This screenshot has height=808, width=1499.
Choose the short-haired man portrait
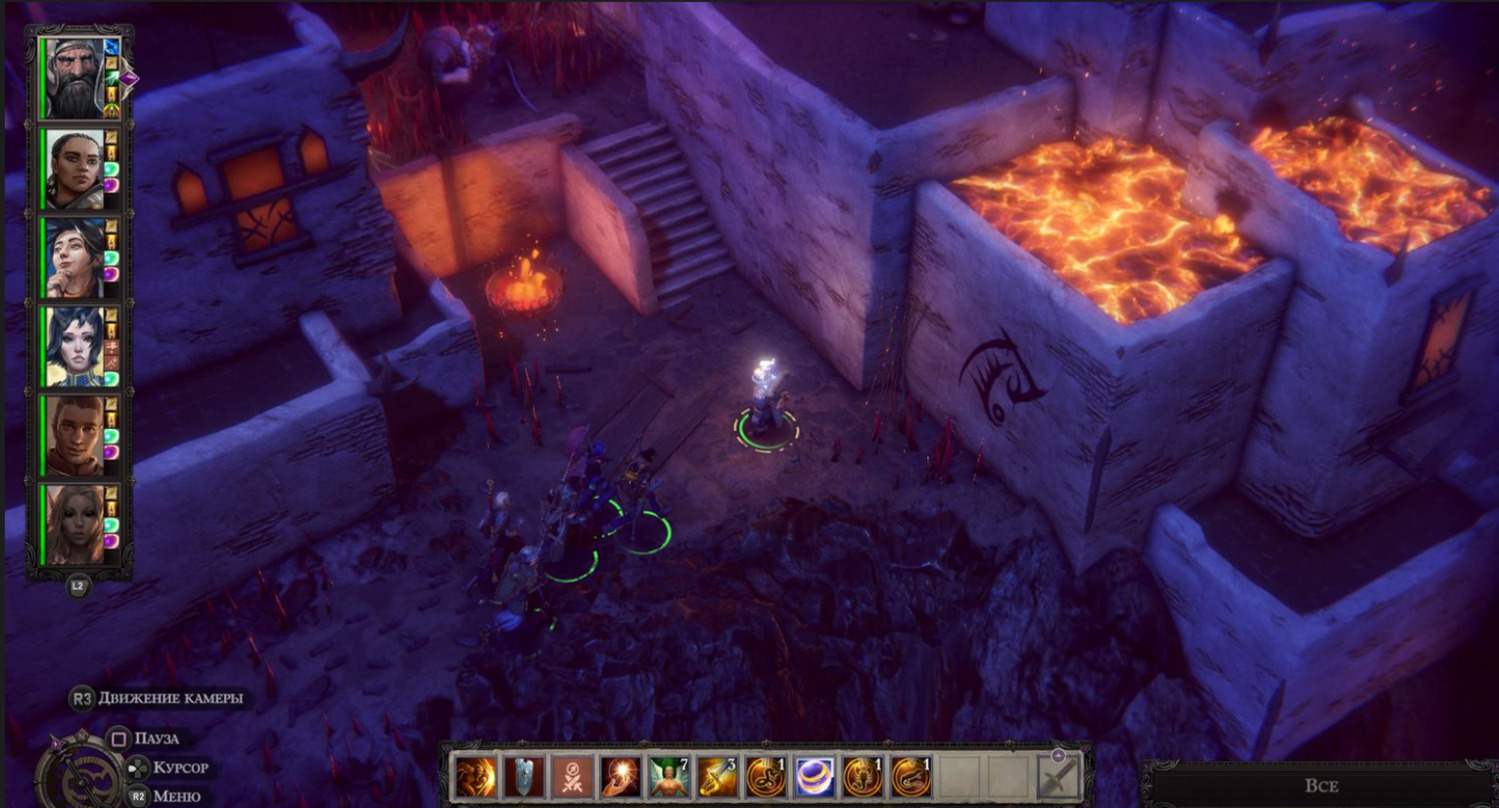click(73, 435)
